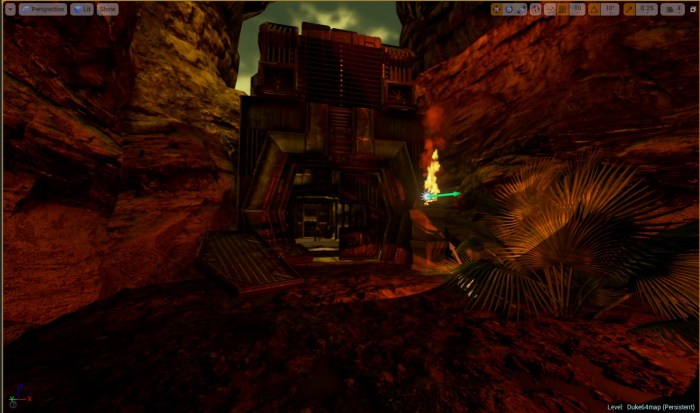Select the rotate transform tool
Screen dimensions: 700x413
[x=509, y=9]
